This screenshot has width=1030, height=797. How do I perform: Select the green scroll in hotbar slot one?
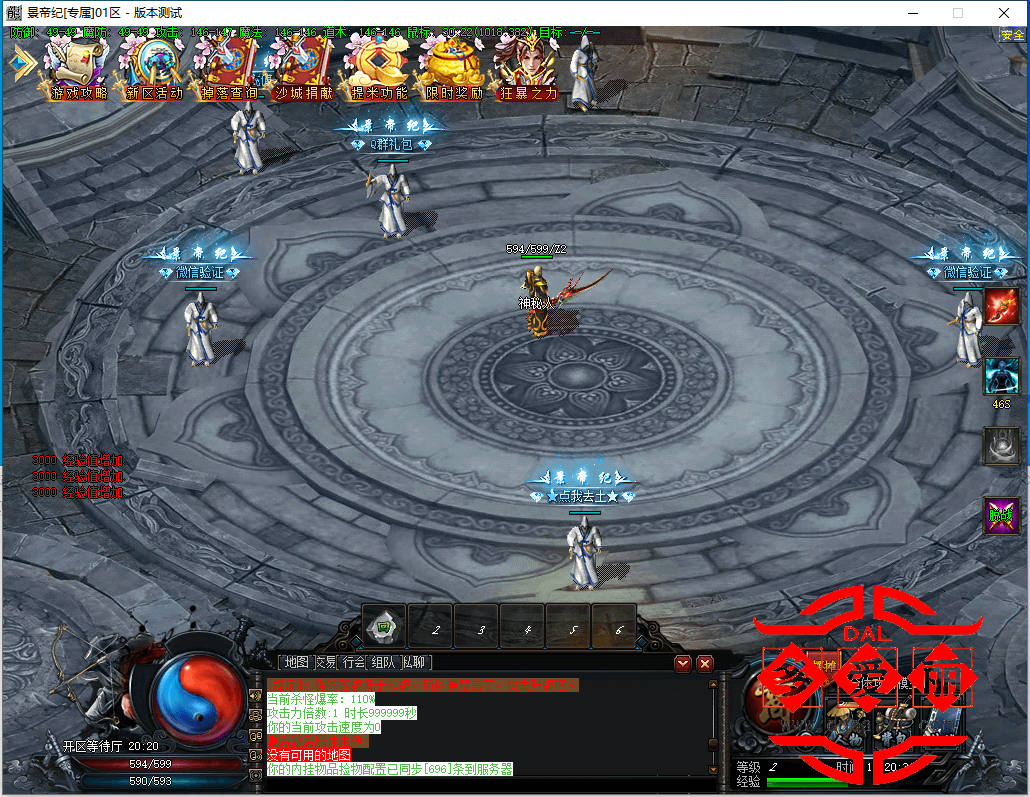point(383,626)
